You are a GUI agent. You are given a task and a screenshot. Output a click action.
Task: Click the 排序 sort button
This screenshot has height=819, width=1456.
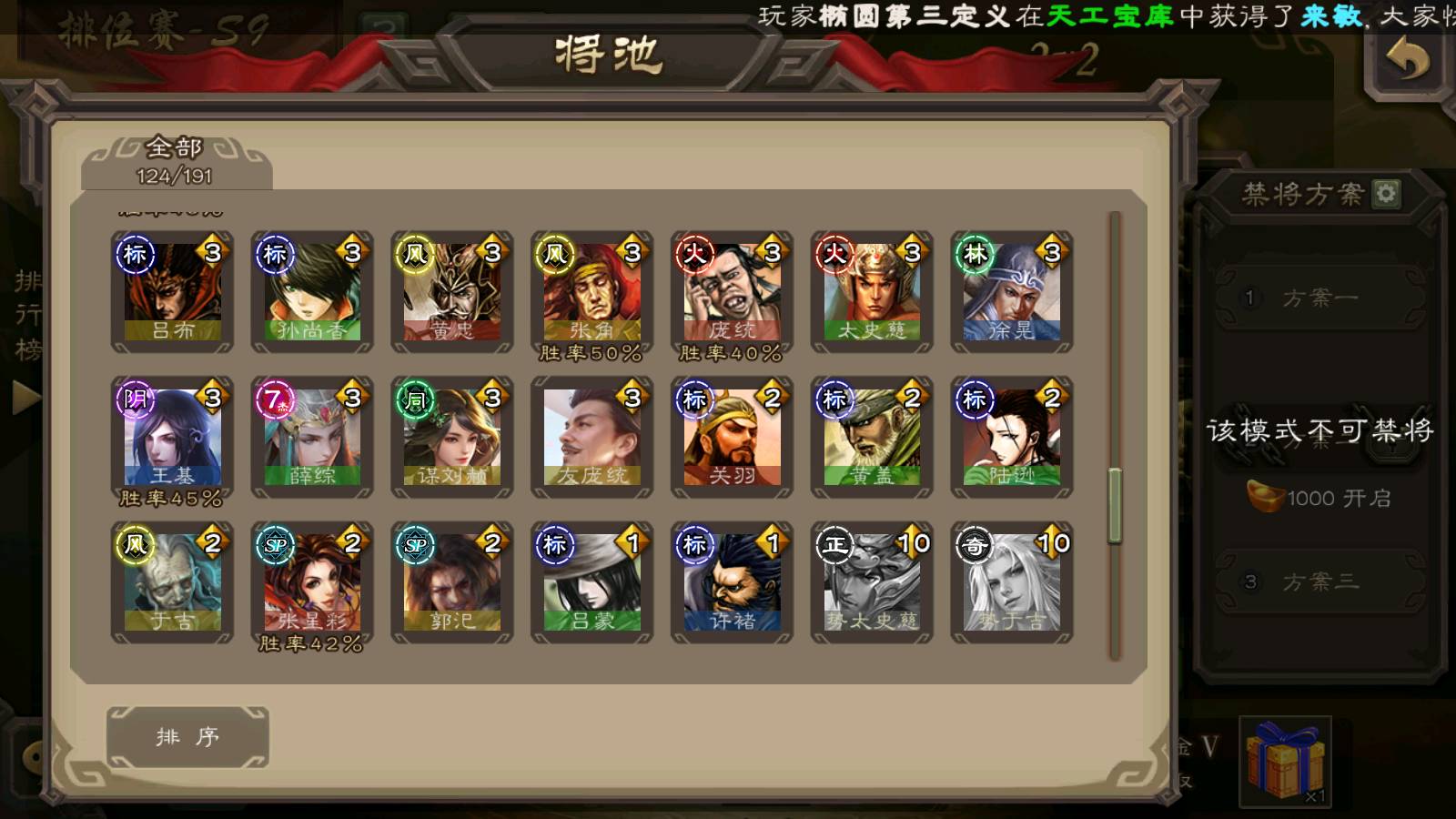(187, 737)
